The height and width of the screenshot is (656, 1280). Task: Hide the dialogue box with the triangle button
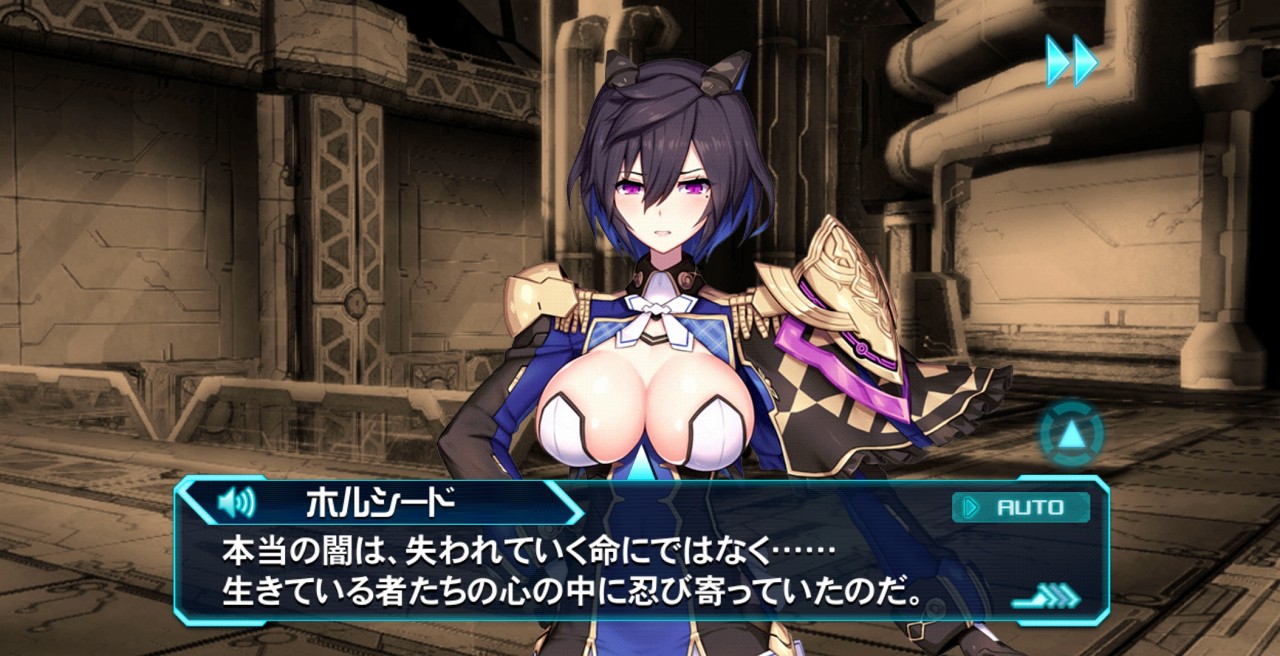1071,434
